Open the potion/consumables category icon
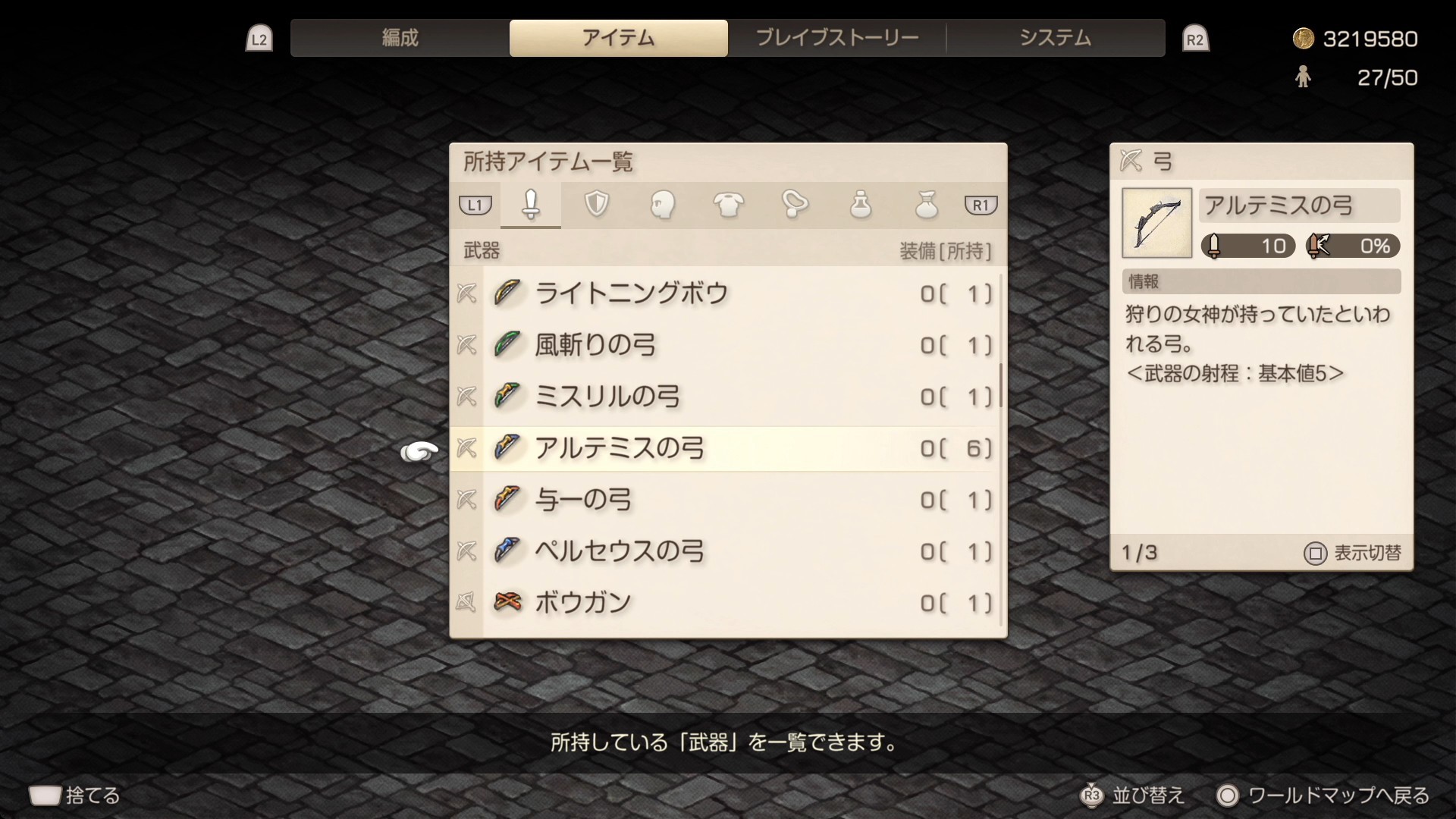Viewport: 1456px width, 819px height. pos(861,205)
